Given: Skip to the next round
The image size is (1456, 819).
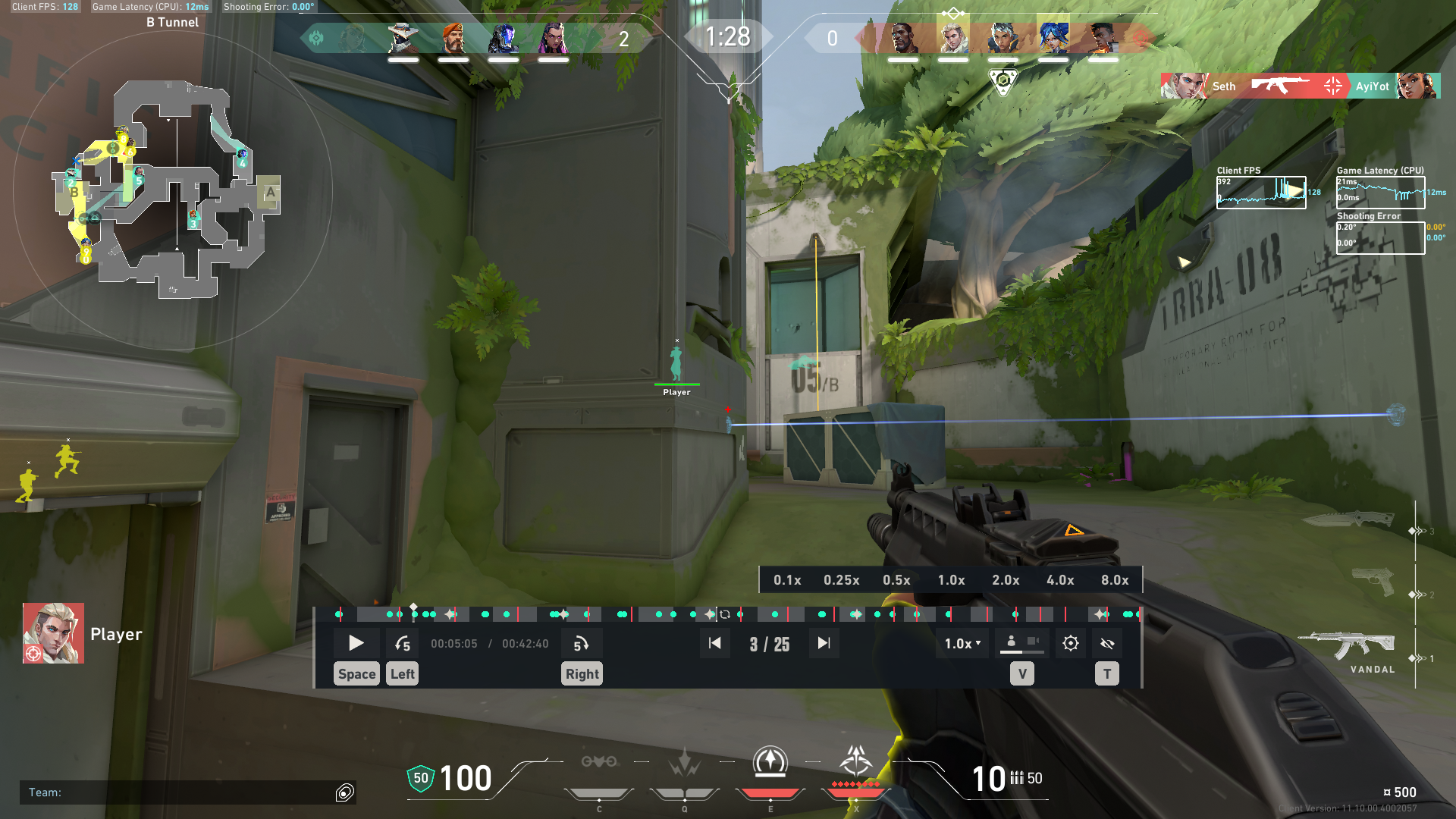Looking at the screenshot, I should pos(824,643).
